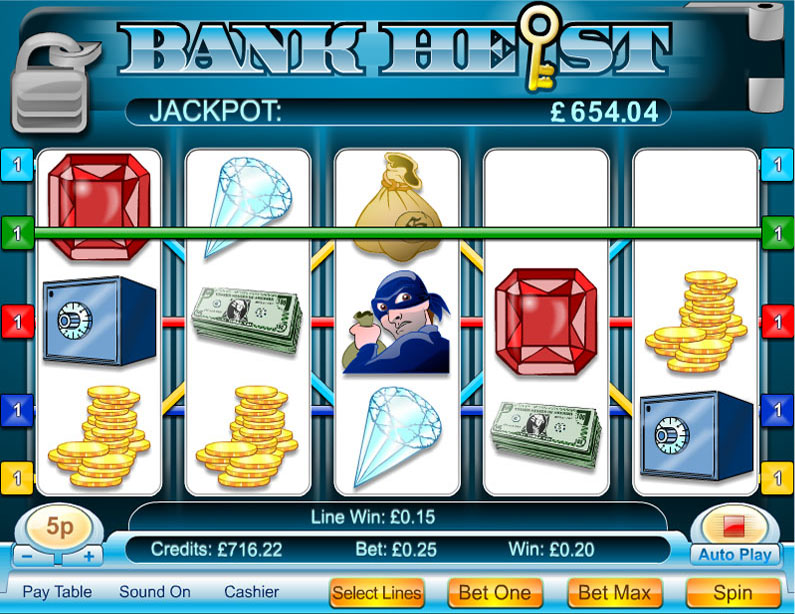The image size is (795, 614).
Task: Open the Pay Table
Action: pyautogui.click(x=57, y=591)
